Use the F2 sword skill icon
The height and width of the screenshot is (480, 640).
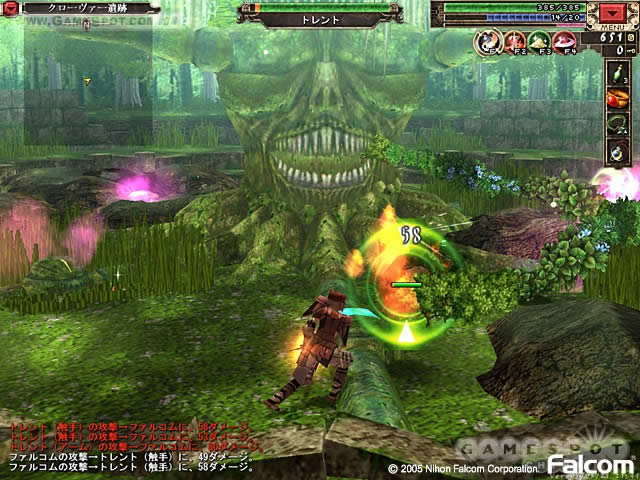pos(514,41)
